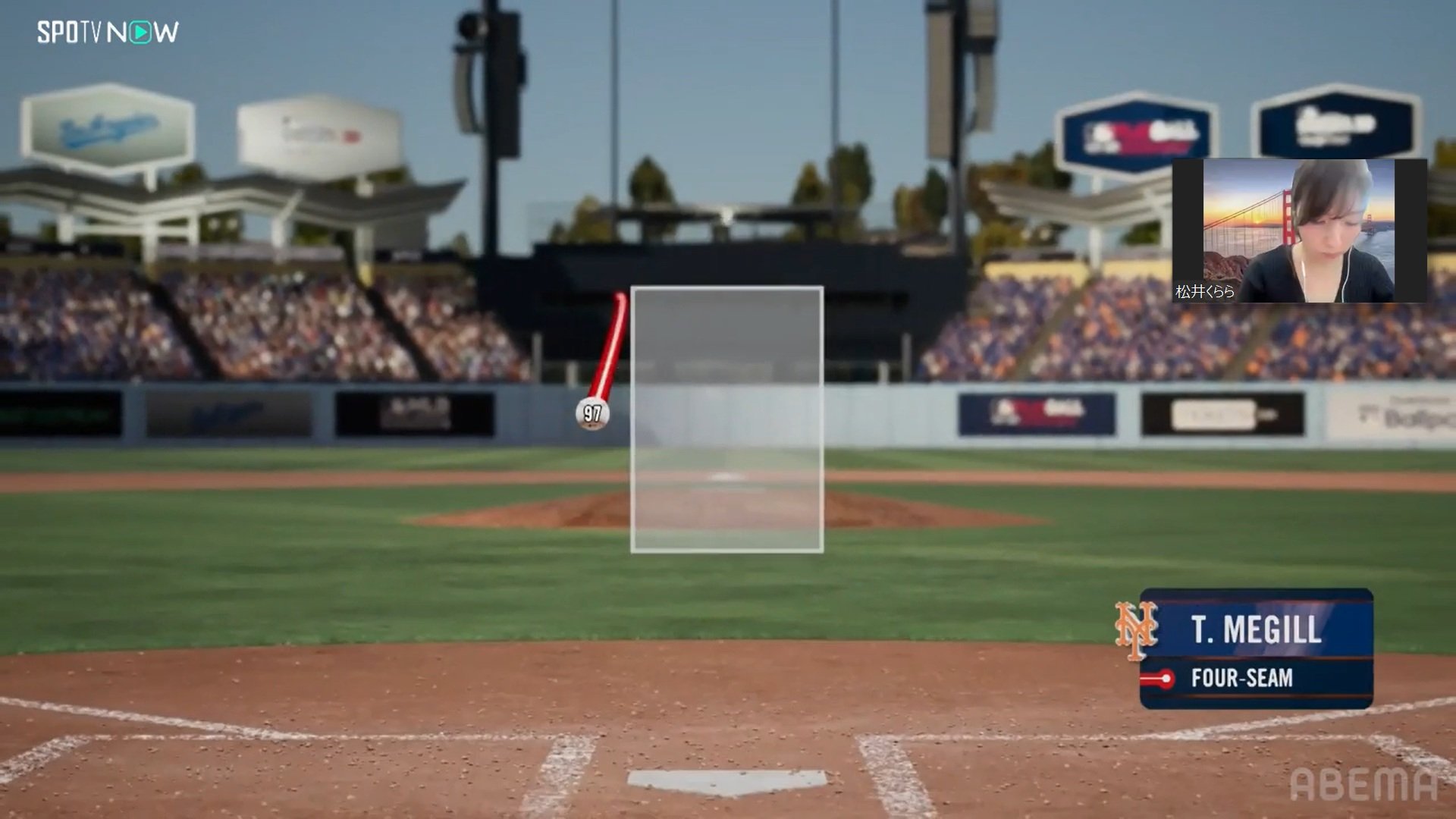The image size is (1456, 819).
Task: Select the commentator webcam thumbnail
Action: click(1298, 231)
